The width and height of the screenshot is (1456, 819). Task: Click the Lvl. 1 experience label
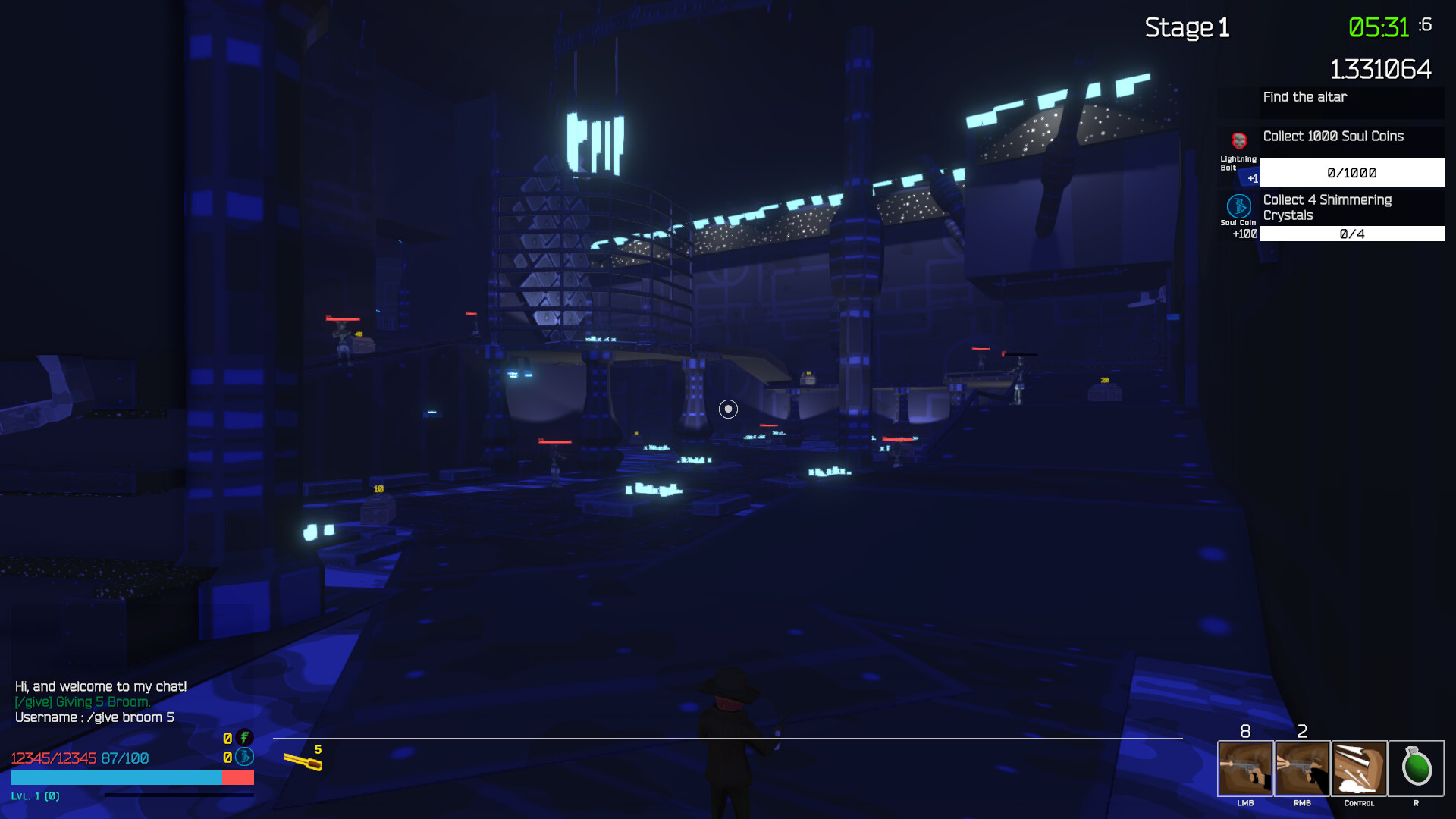click(37, 796)
